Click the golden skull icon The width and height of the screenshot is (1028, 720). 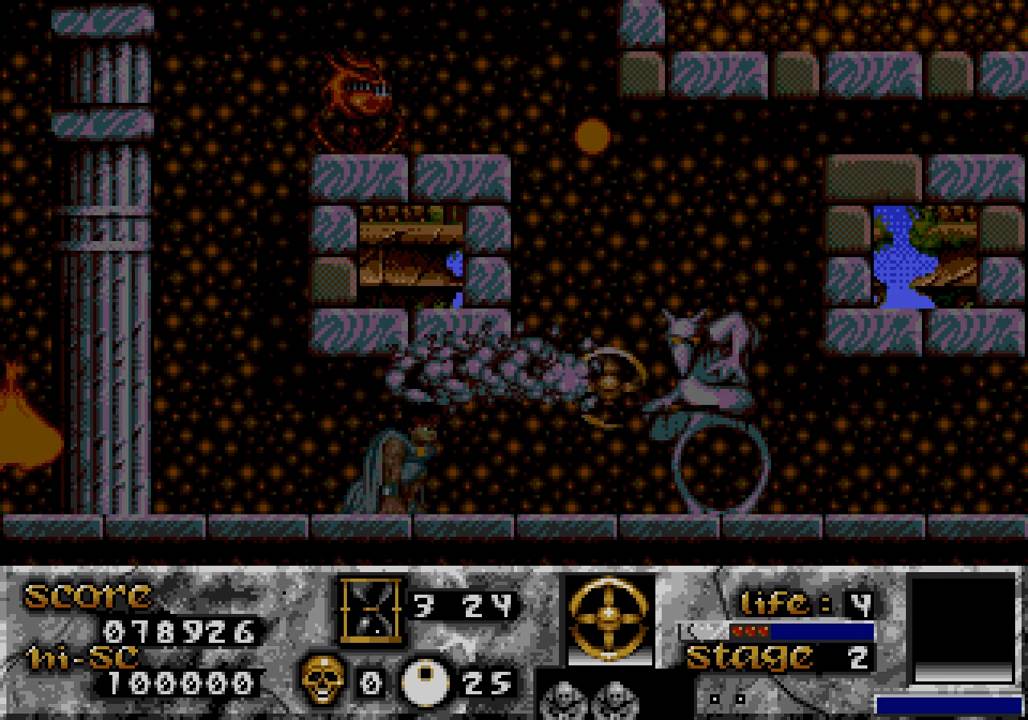pyautogui.click(x=322, y=681)
